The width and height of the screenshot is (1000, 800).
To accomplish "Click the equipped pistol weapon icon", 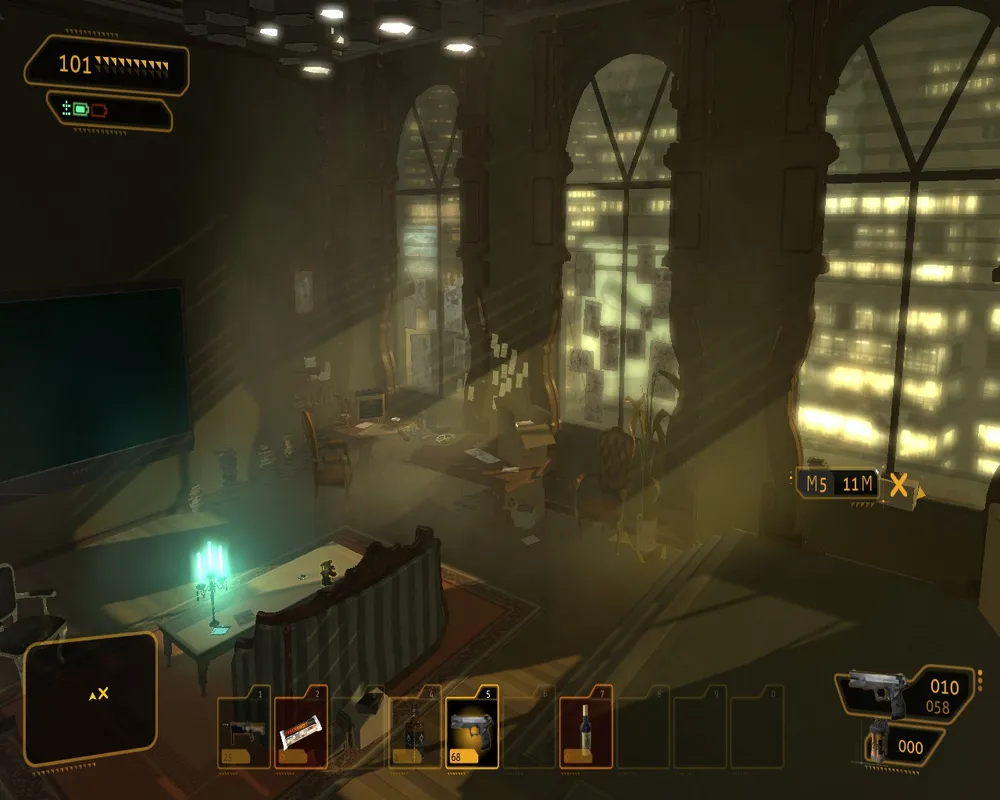I will (877, 691).
